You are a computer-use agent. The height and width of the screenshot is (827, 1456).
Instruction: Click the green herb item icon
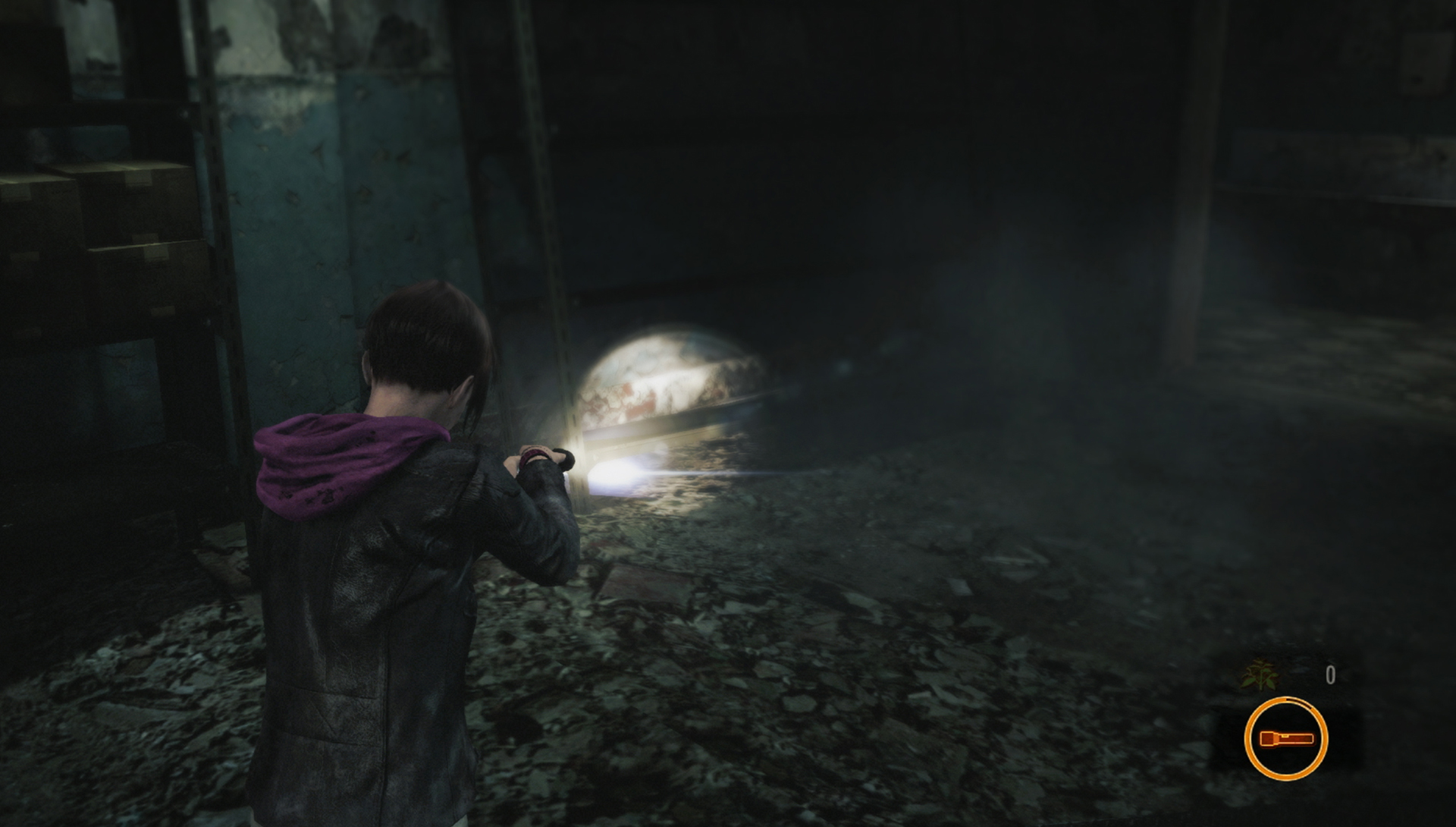pyautogui.click(x=1258, y=674)
